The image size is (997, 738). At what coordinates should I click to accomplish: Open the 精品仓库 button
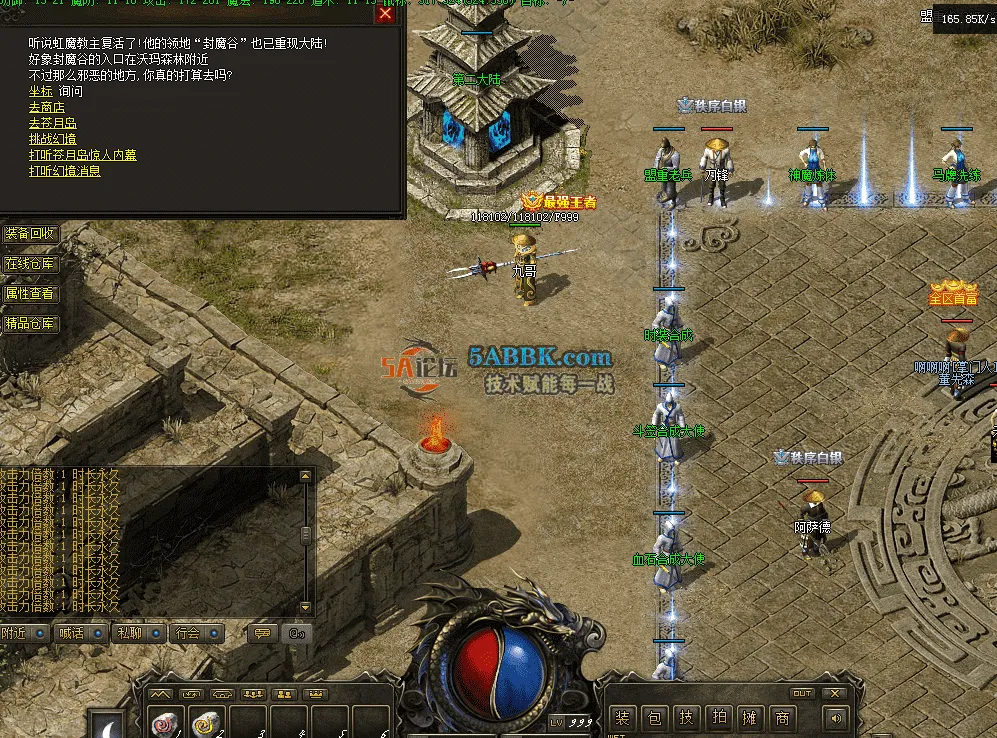click(31, 324)
